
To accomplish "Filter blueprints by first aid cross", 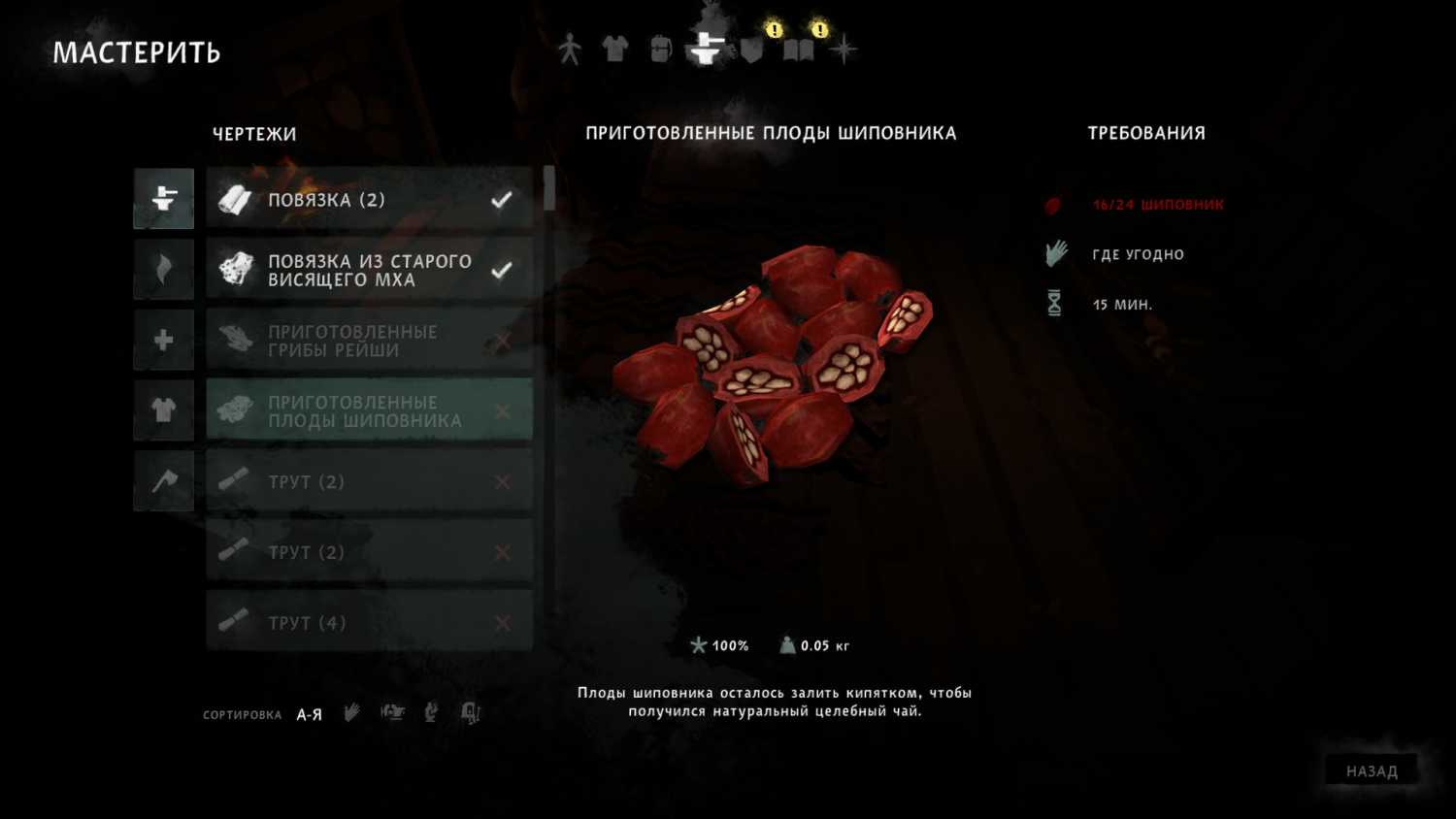I will tap(164, 340).
